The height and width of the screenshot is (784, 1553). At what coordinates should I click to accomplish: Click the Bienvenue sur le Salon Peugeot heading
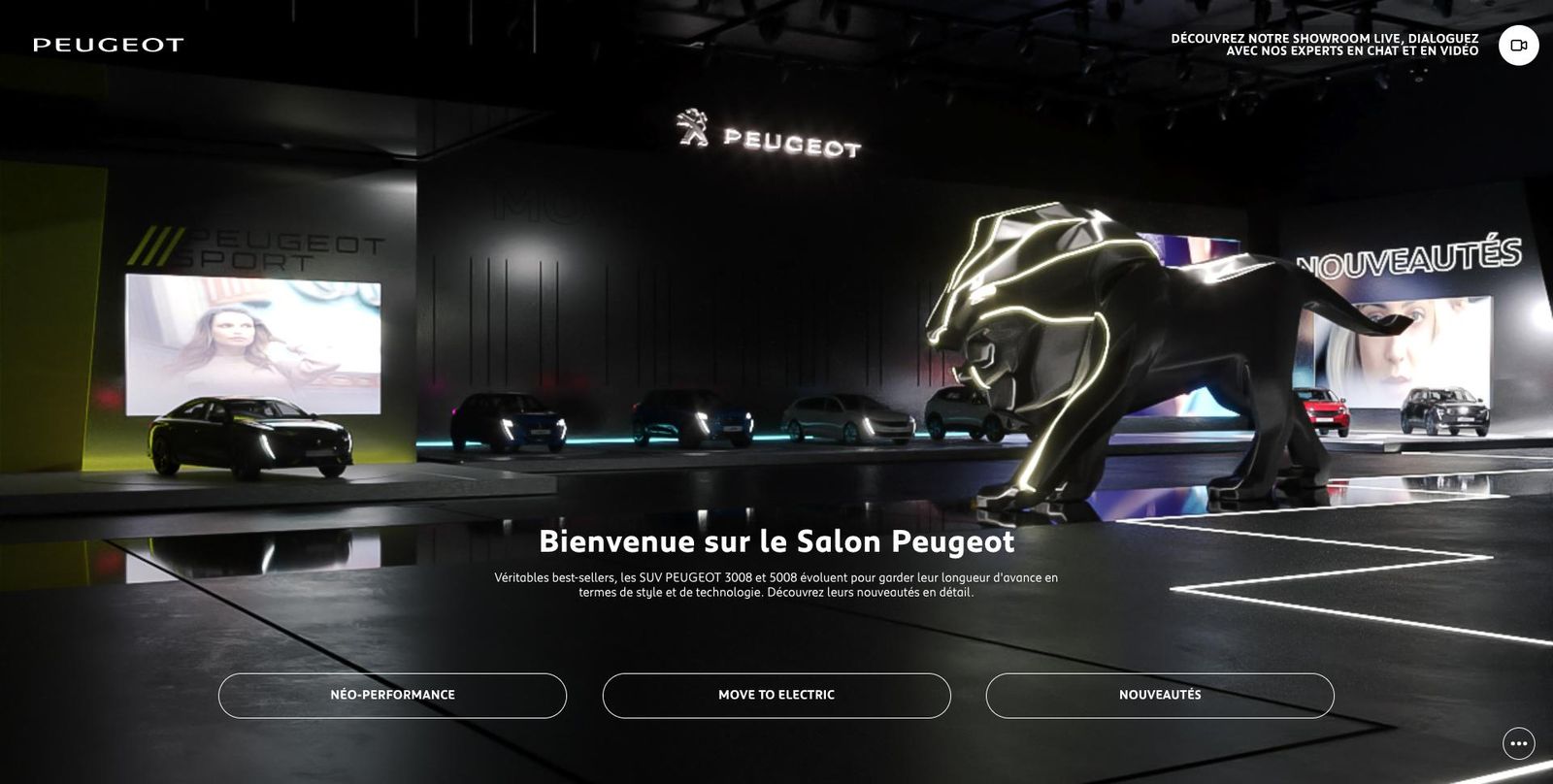point(776,543)
